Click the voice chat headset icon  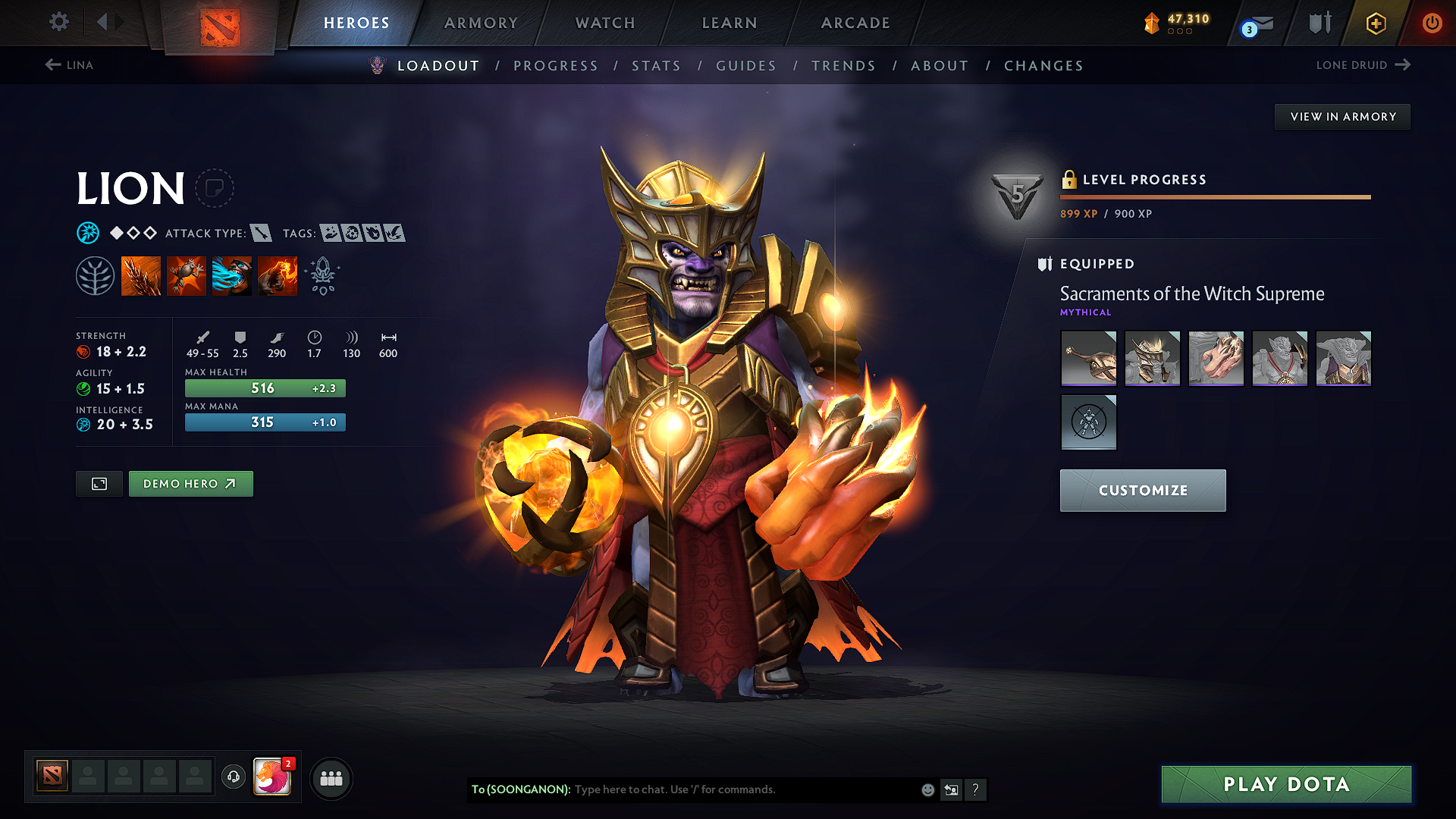coord(234,778)
